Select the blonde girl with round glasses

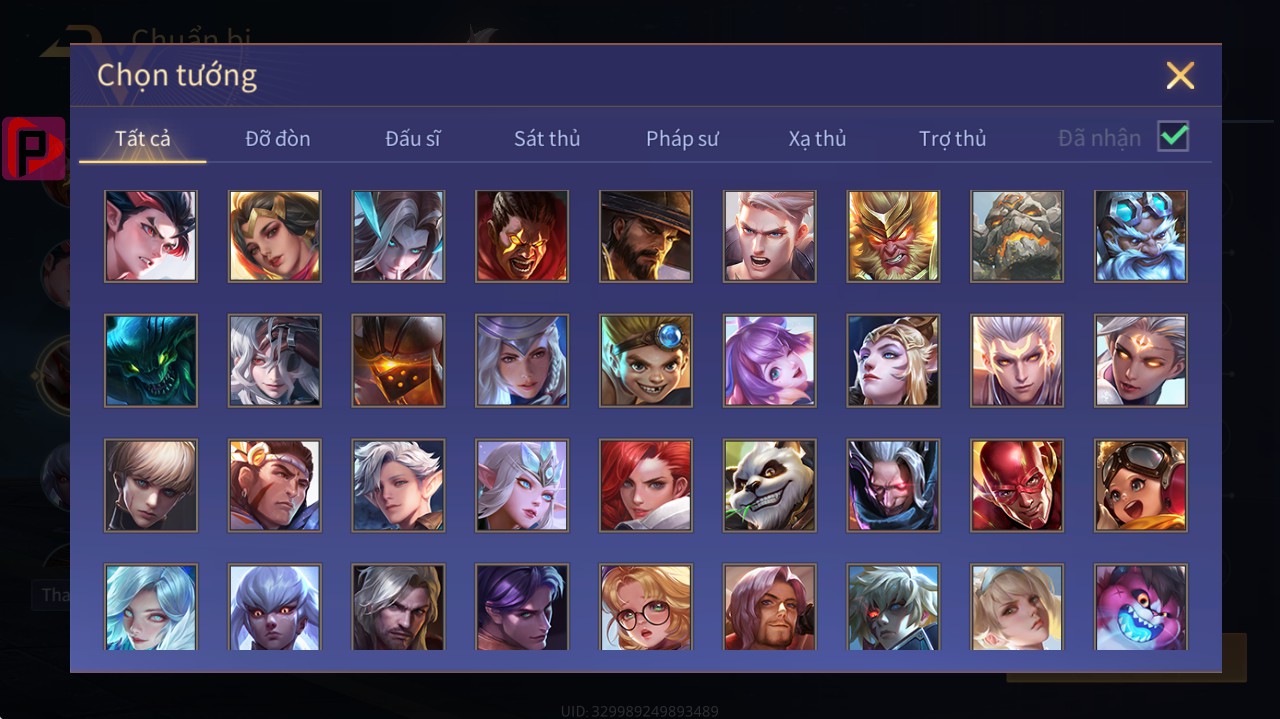[x=645, y=606]
